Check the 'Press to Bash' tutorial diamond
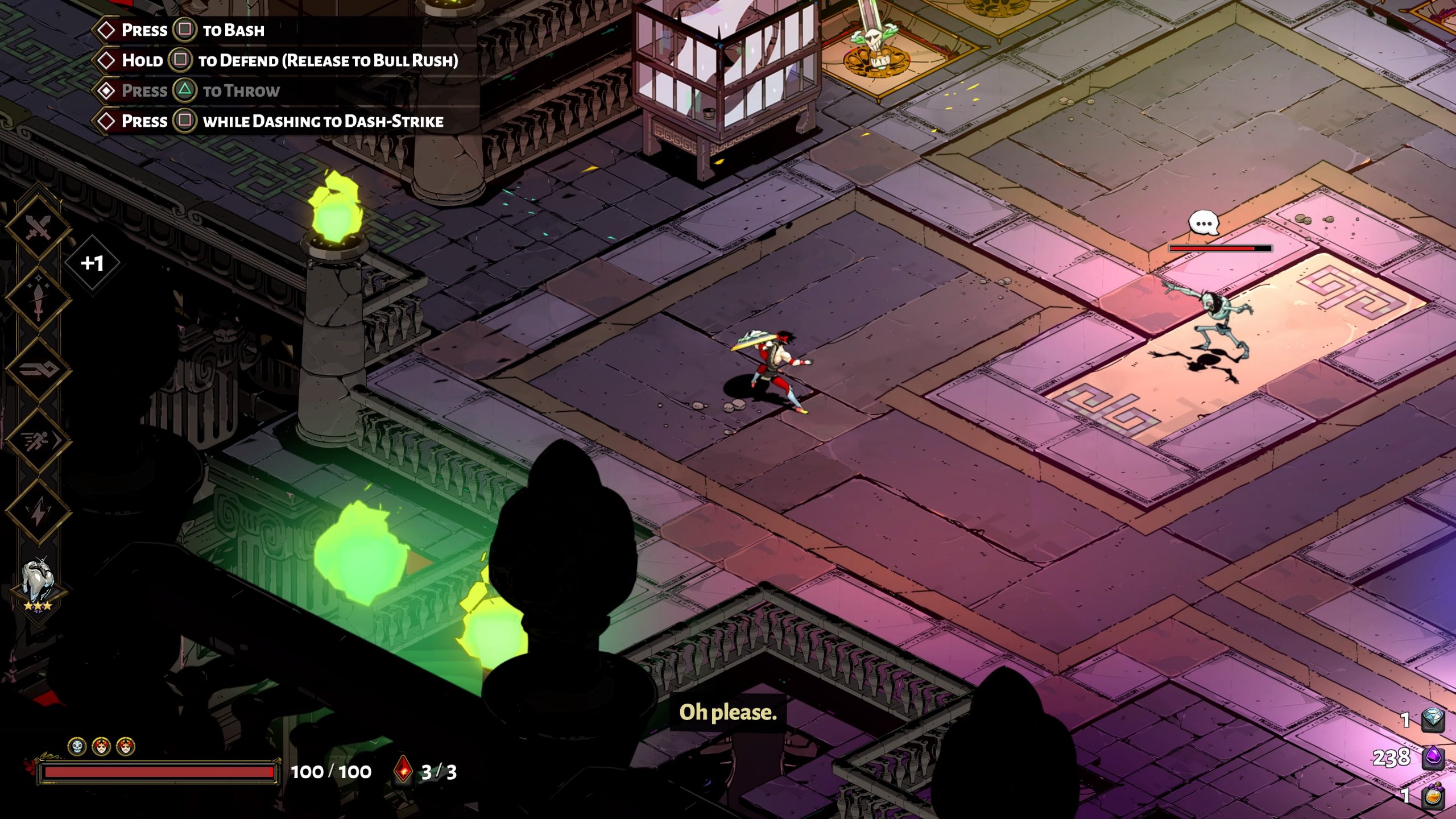Viewport: 1456px width, 819px height. (106, 30)
